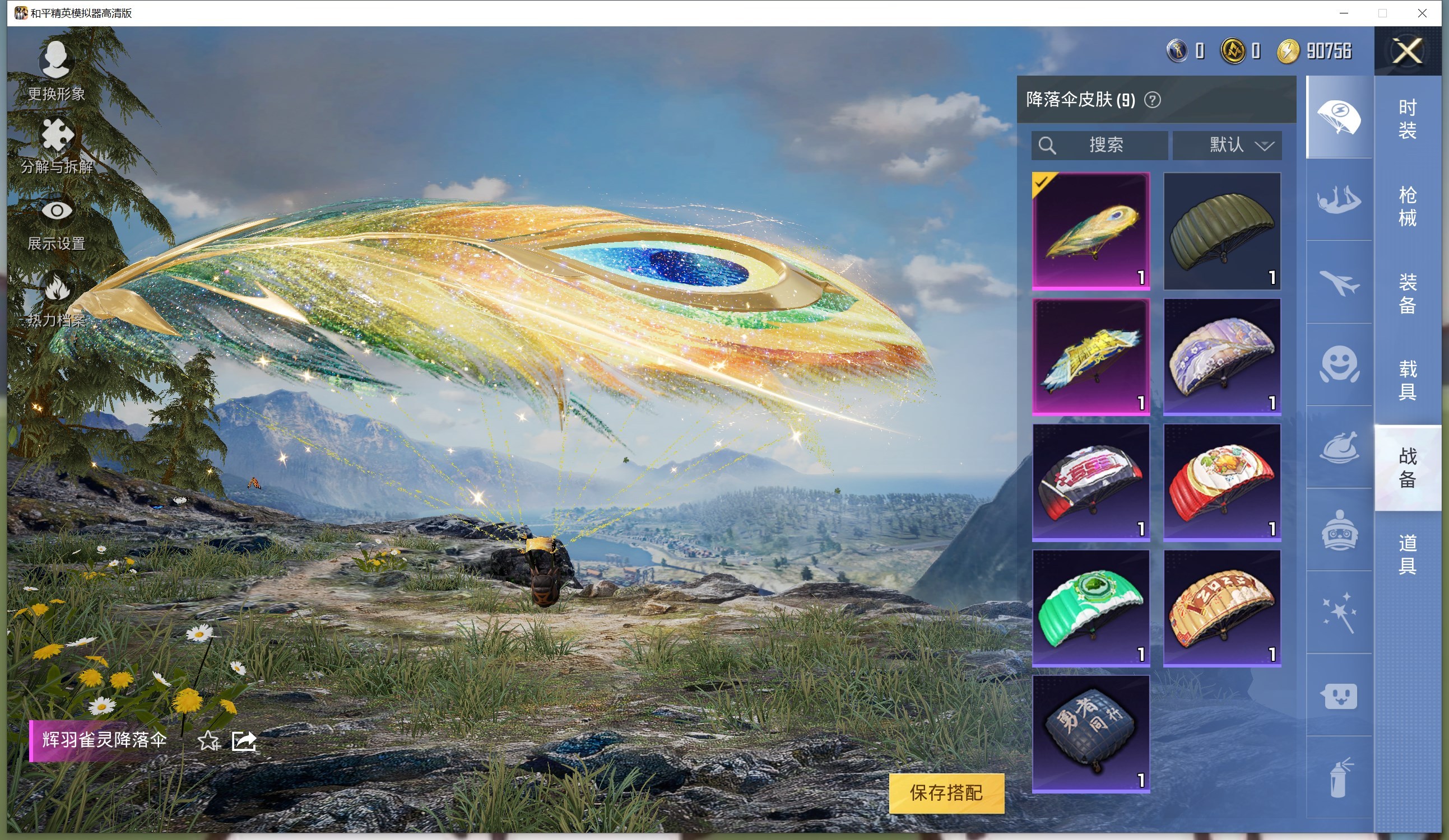Choose the purple floral parachute skin

(1222, 356)
